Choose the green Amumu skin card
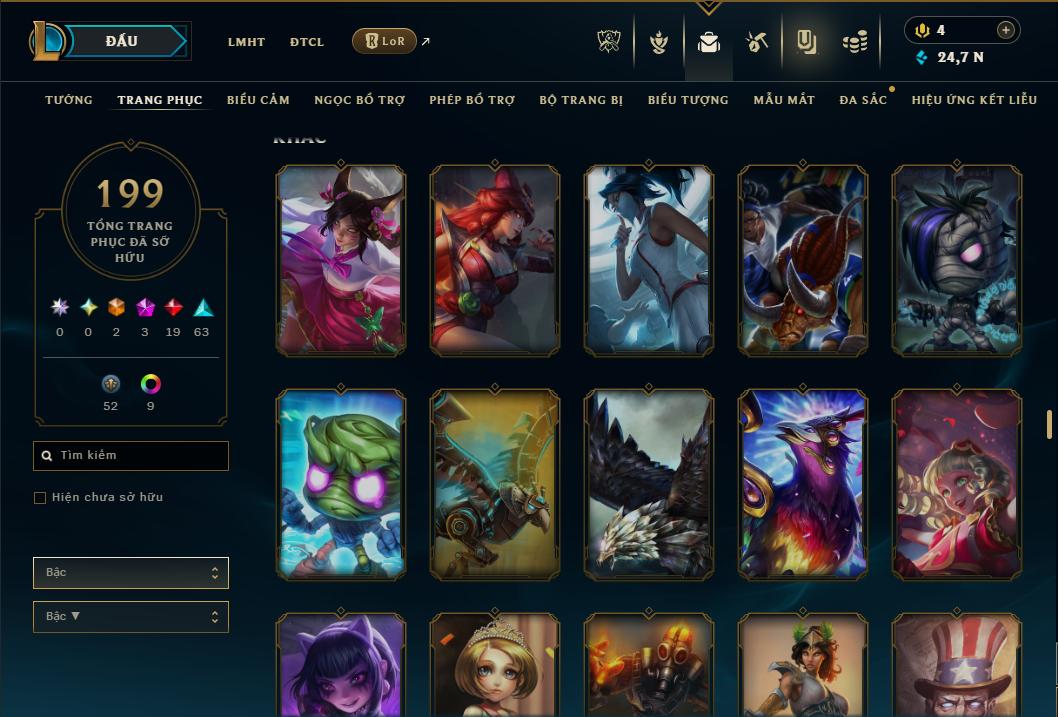This screenshot has height=717, width=1058. click(341, 484)
